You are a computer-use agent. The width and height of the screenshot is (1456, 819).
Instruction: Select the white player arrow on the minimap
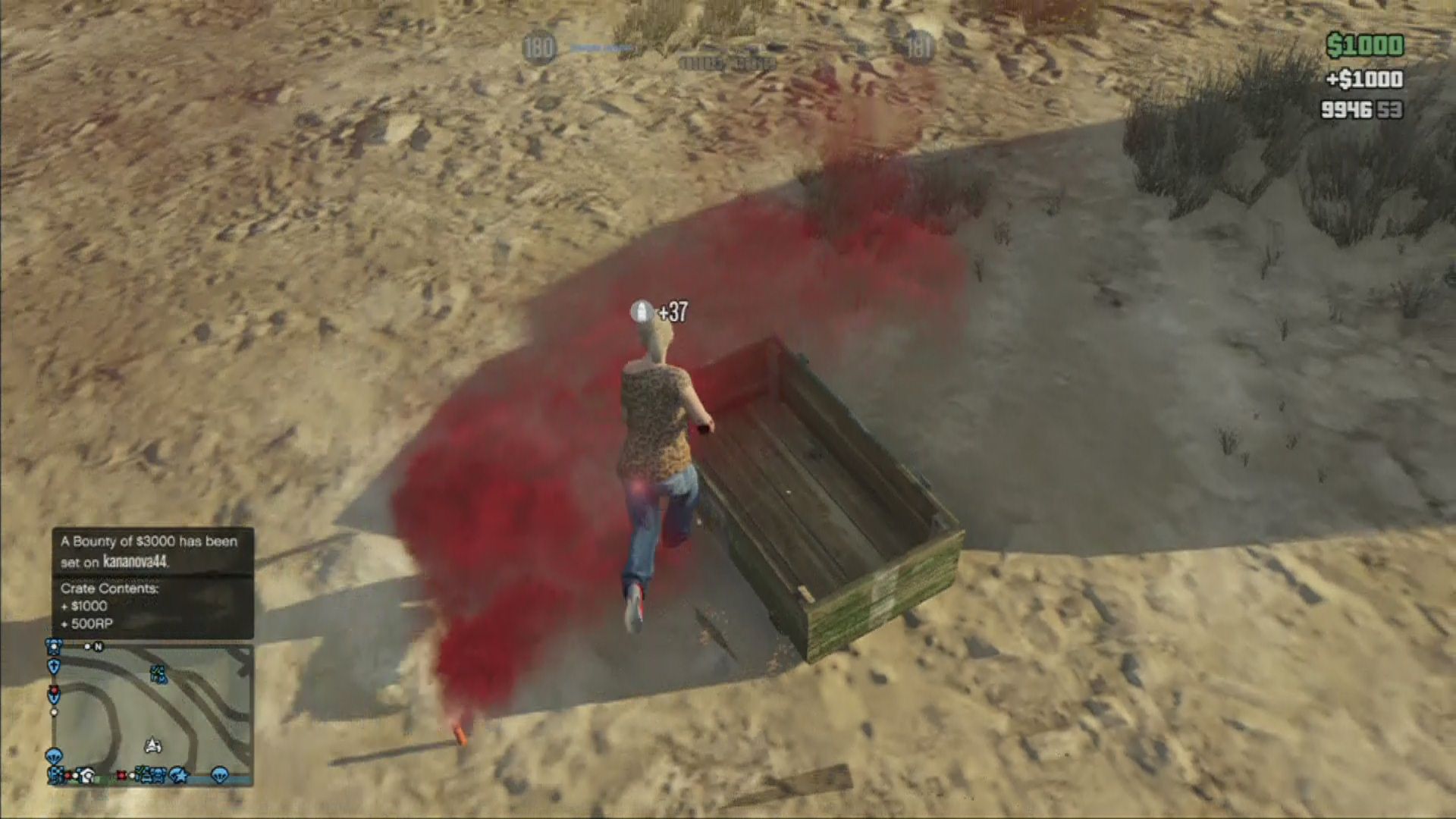pos(152,745)
